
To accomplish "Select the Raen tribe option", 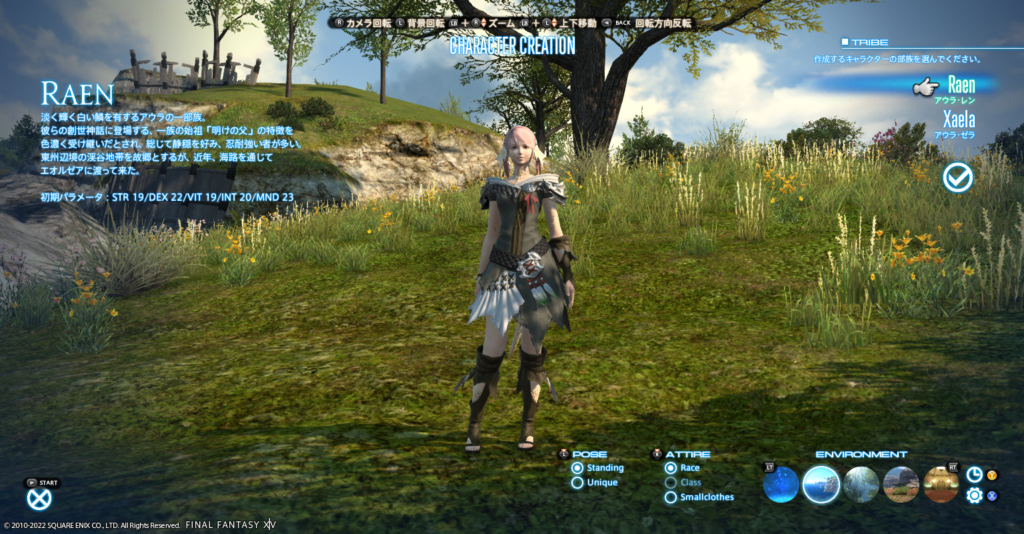I will point(960,86).
